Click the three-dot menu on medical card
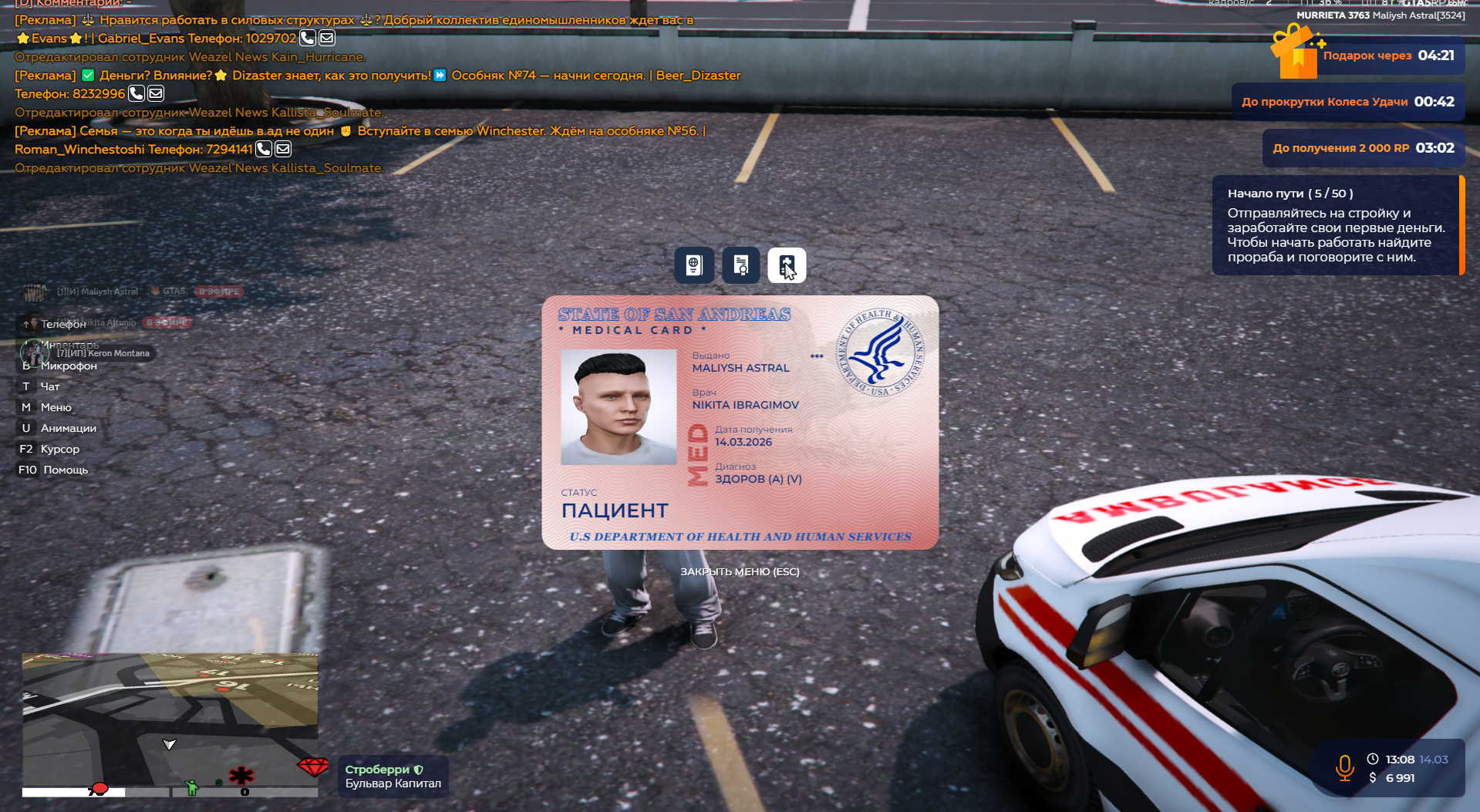The width and height of the screenshot is (1480, 812). pyautogui.click(x=817, y=356)
